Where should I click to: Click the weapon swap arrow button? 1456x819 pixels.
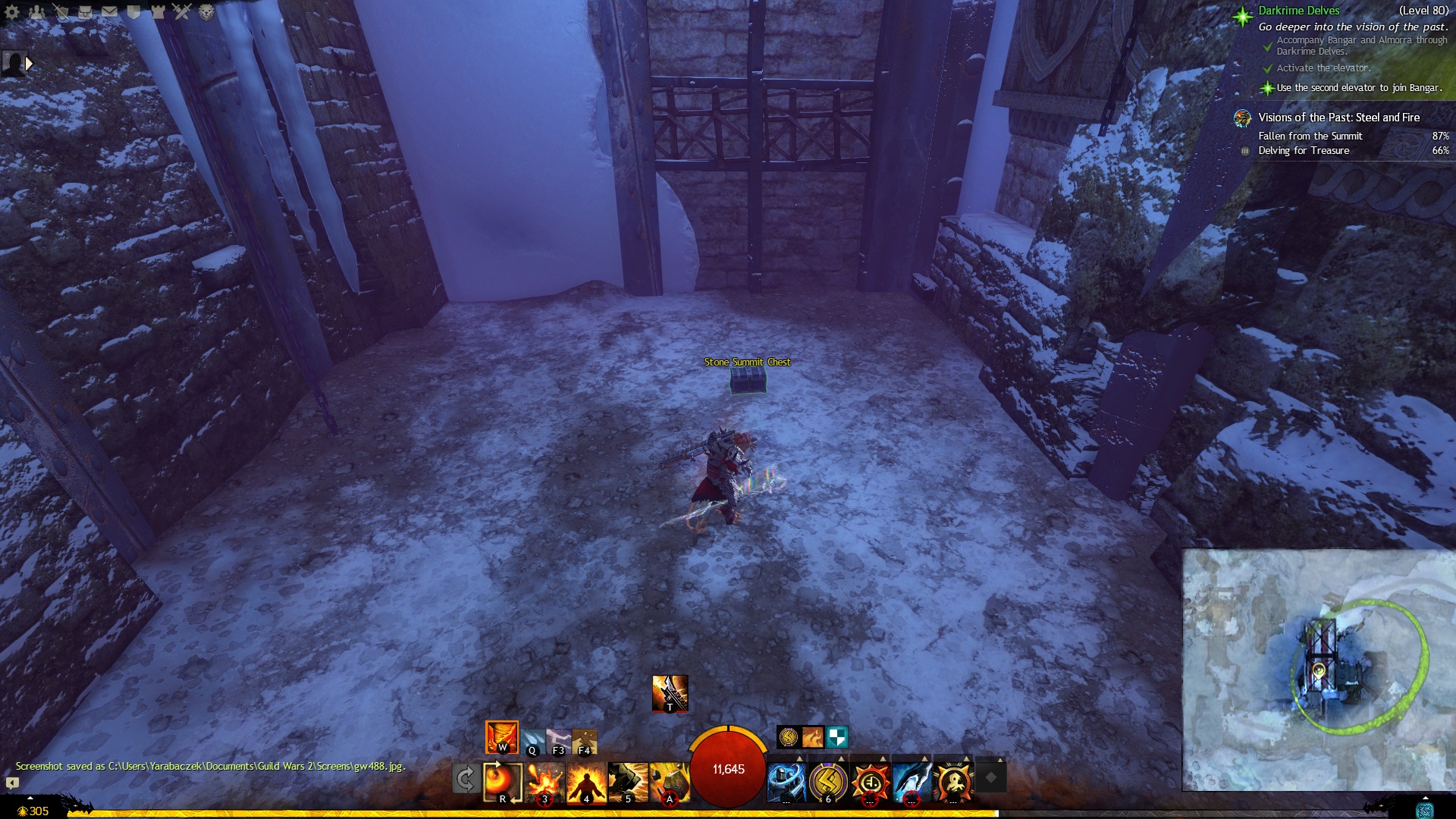coord(465,779)
